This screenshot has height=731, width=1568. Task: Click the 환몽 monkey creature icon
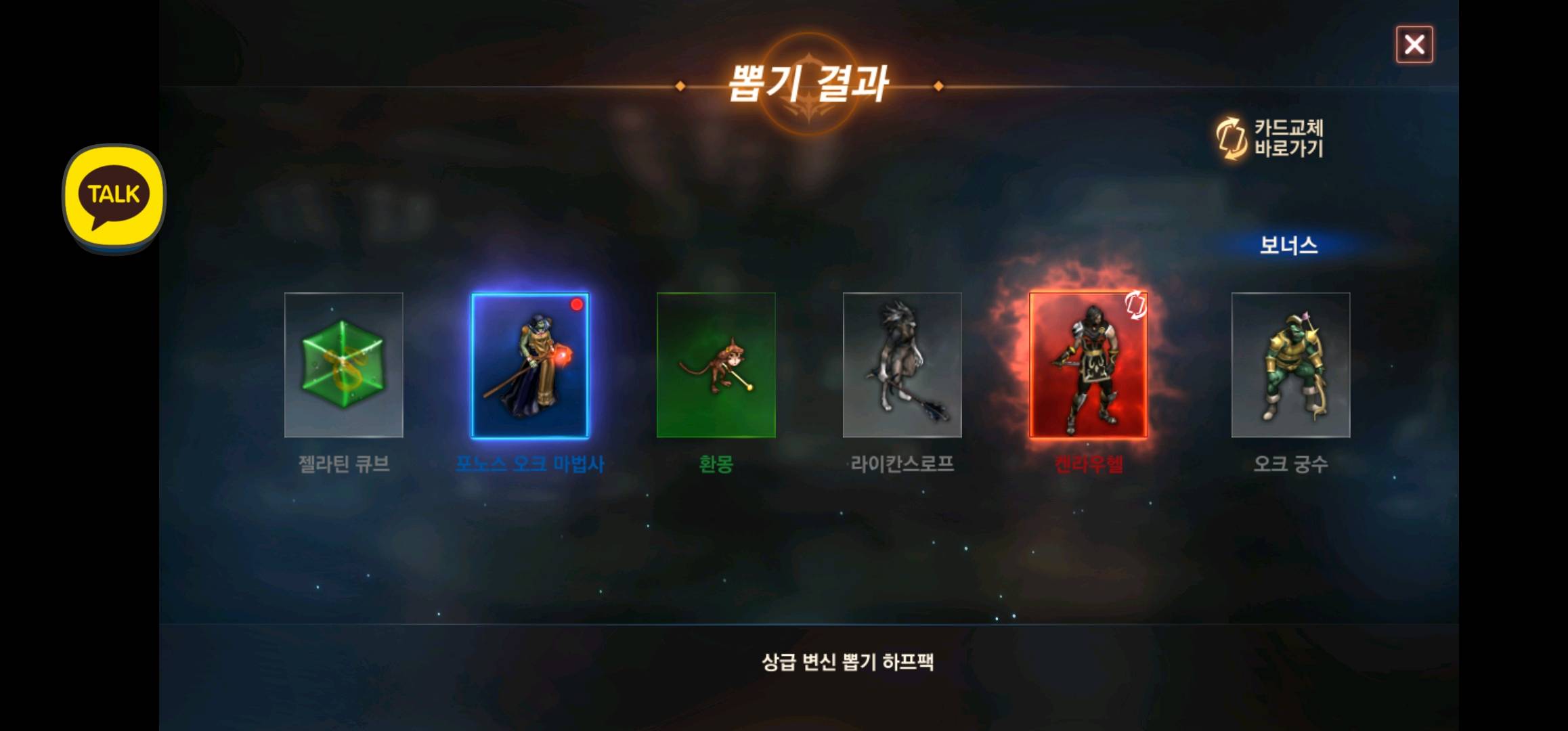click(716, 365)
